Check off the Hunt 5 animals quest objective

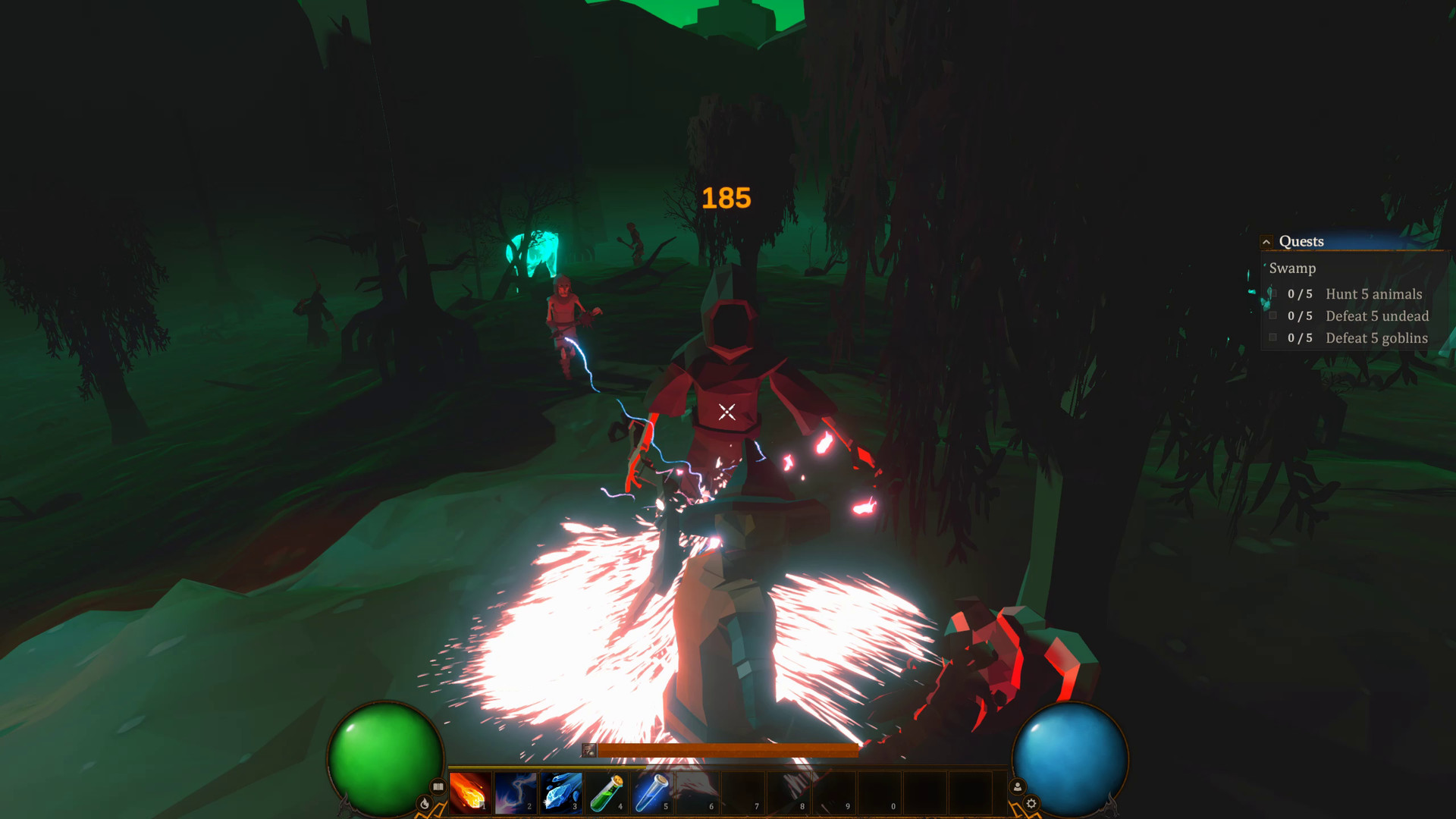[1272, 293]
